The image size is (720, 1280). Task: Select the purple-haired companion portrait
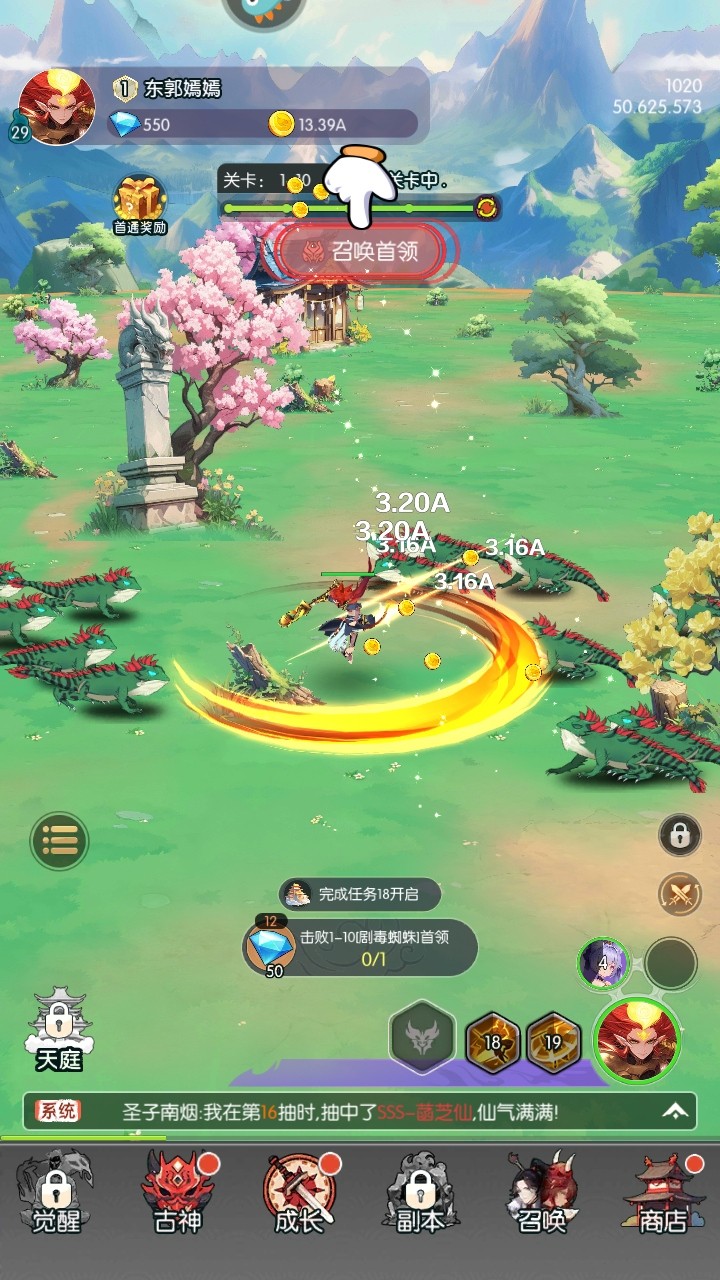click(x=602, y=963)
